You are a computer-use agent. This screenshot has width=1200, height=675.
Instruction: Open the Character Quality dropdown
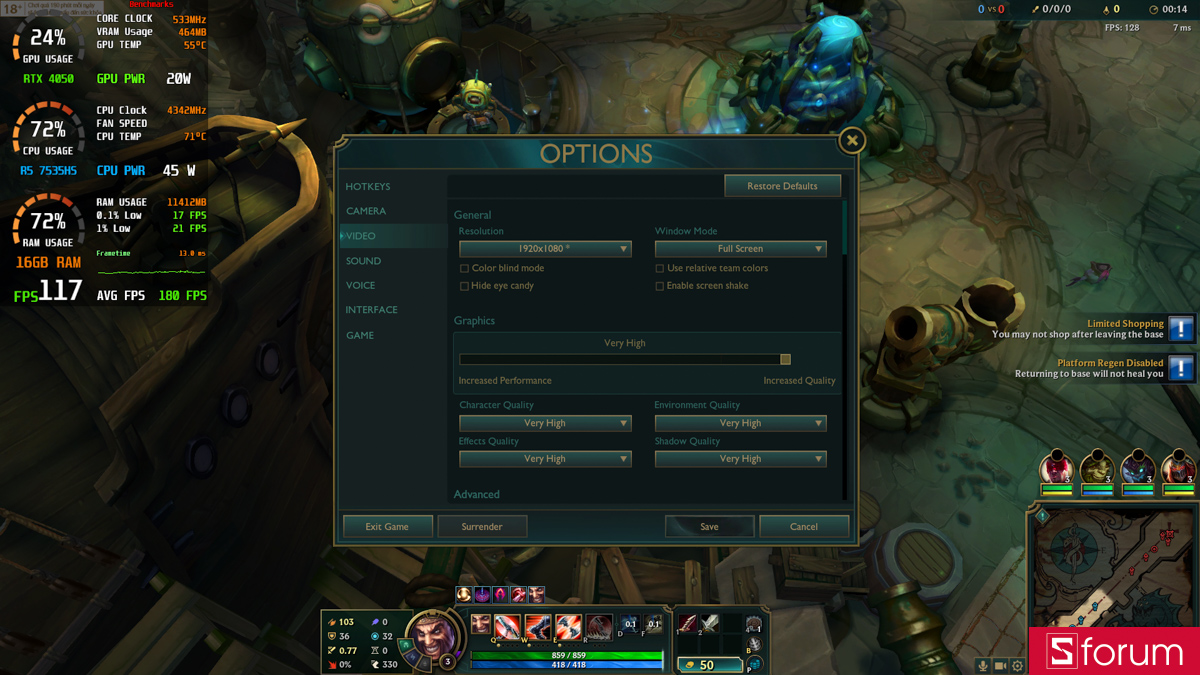tap(545, 423)
